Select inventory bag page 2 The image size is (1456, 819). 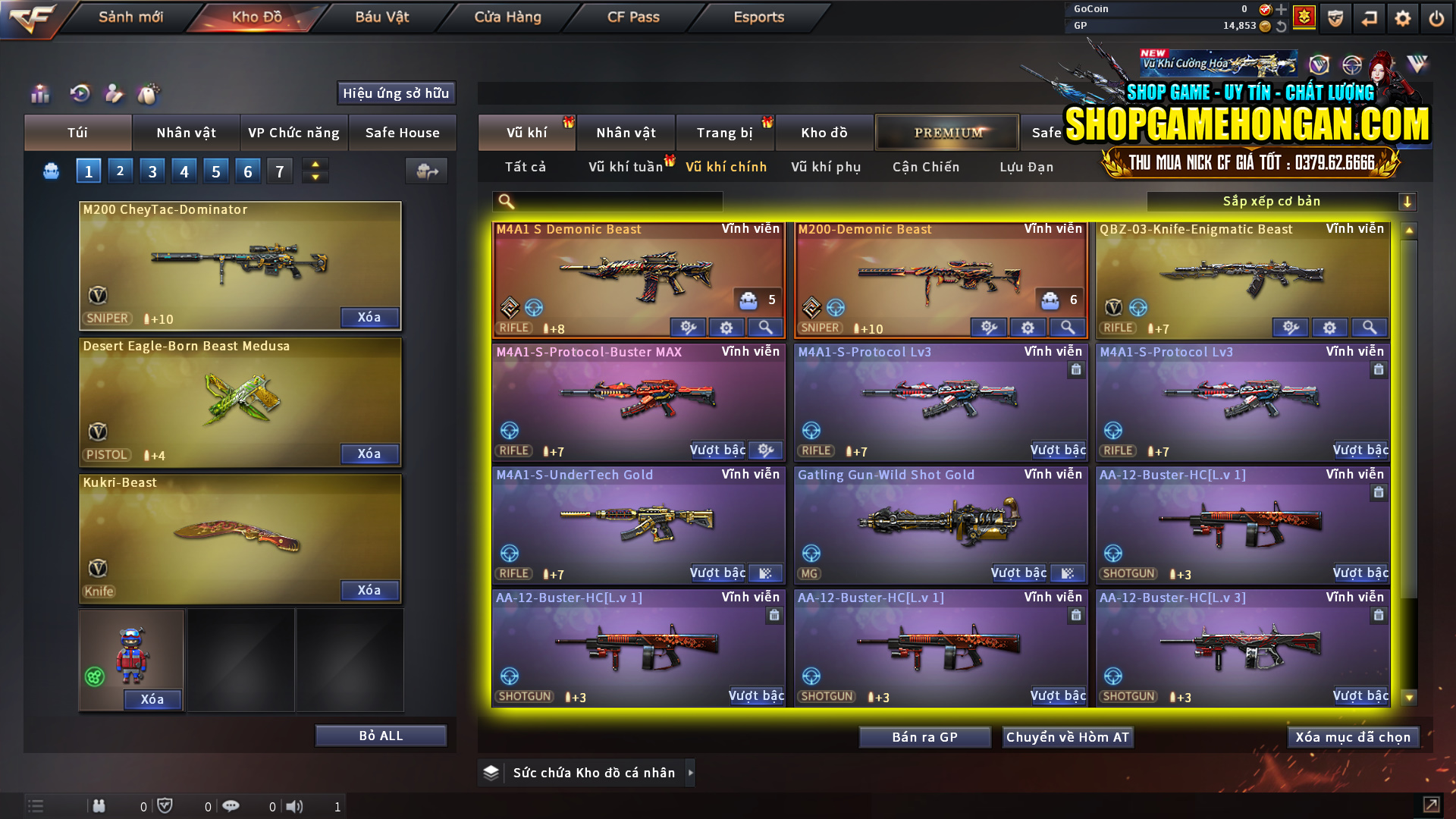(x=120, y=171)
